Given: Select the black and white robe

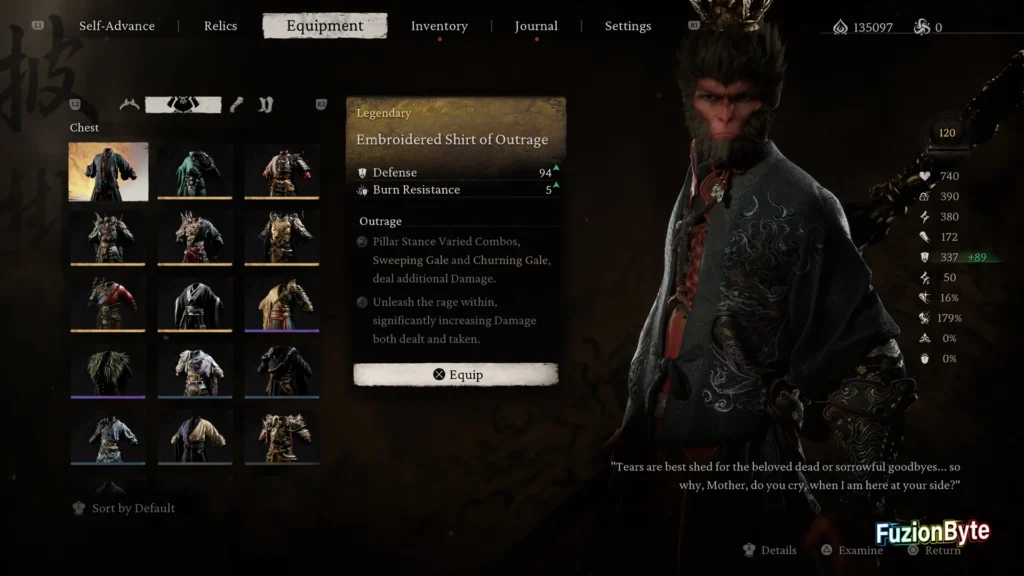Looking at the screenshot, I should 195,303.
